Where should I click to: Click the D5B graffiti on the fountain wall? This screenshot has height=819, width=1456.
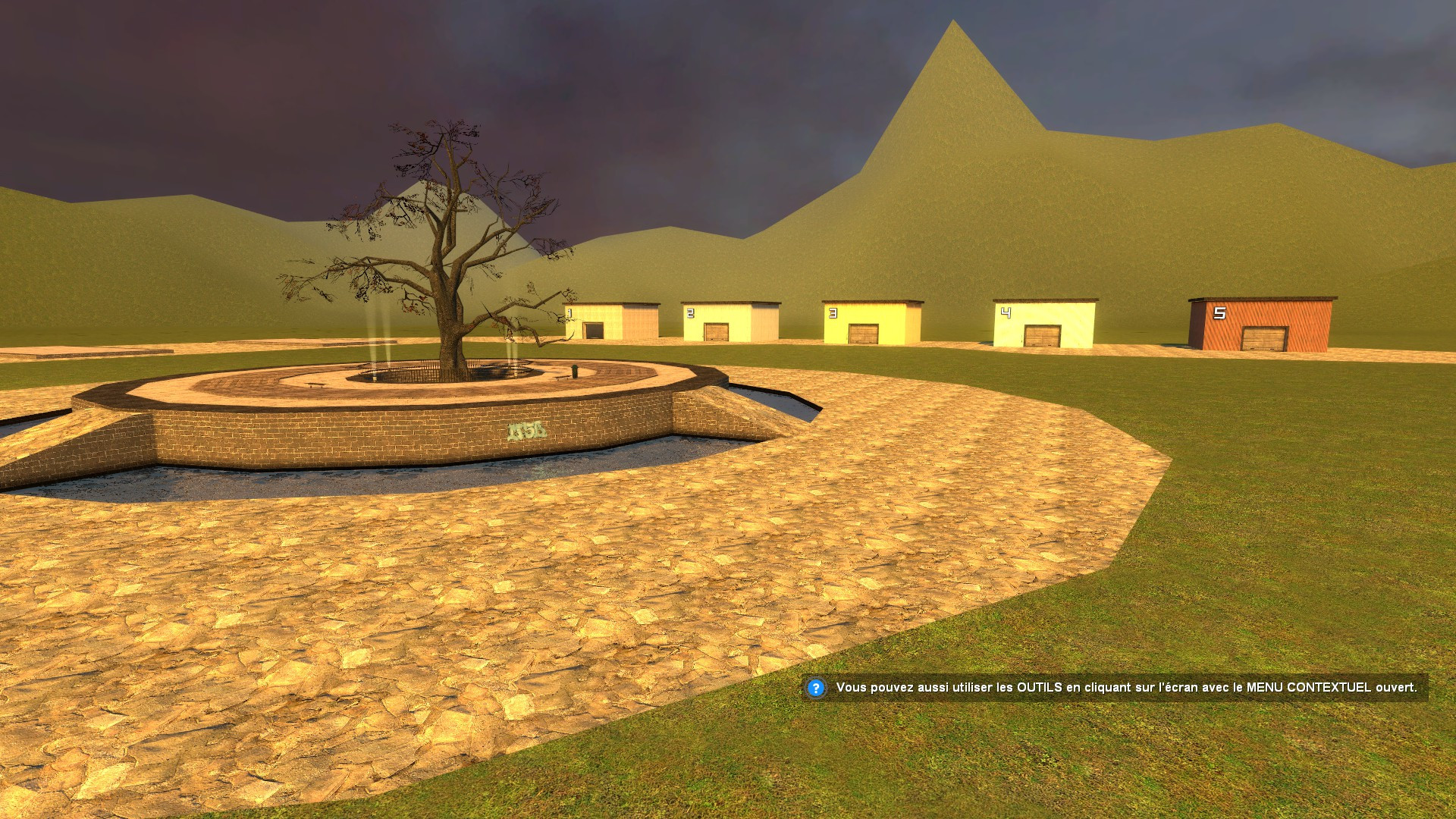click(x=526, y=431)
